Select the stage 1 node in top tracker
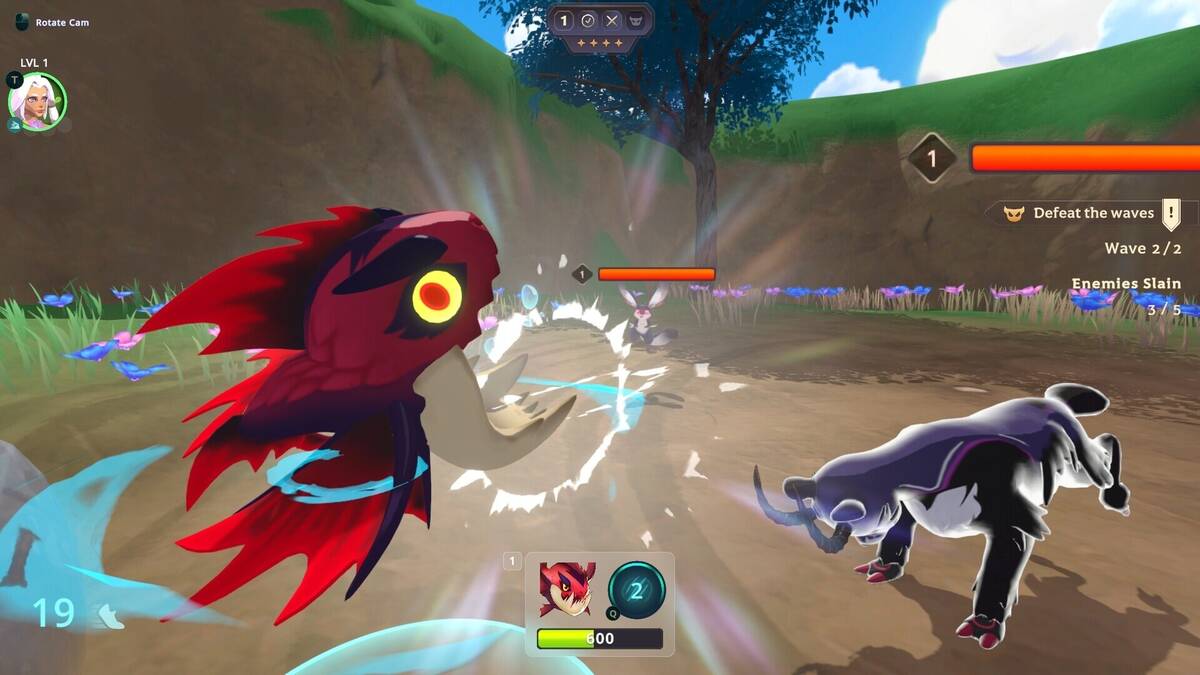The height and width of the screenshot is (675, 1200). [563, 20]
